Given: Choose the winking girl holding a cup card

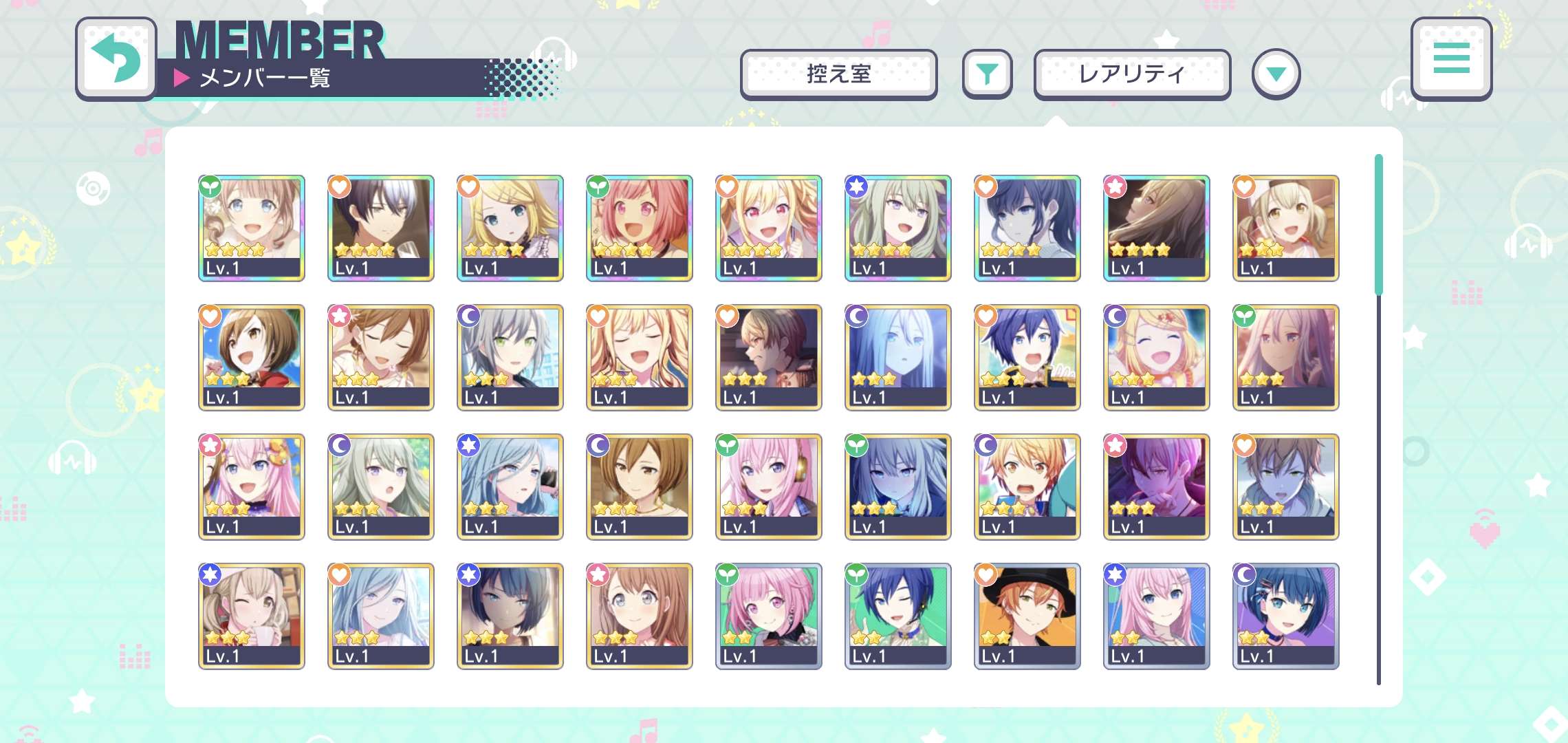Looking at the screenshot, I should 251,616.
